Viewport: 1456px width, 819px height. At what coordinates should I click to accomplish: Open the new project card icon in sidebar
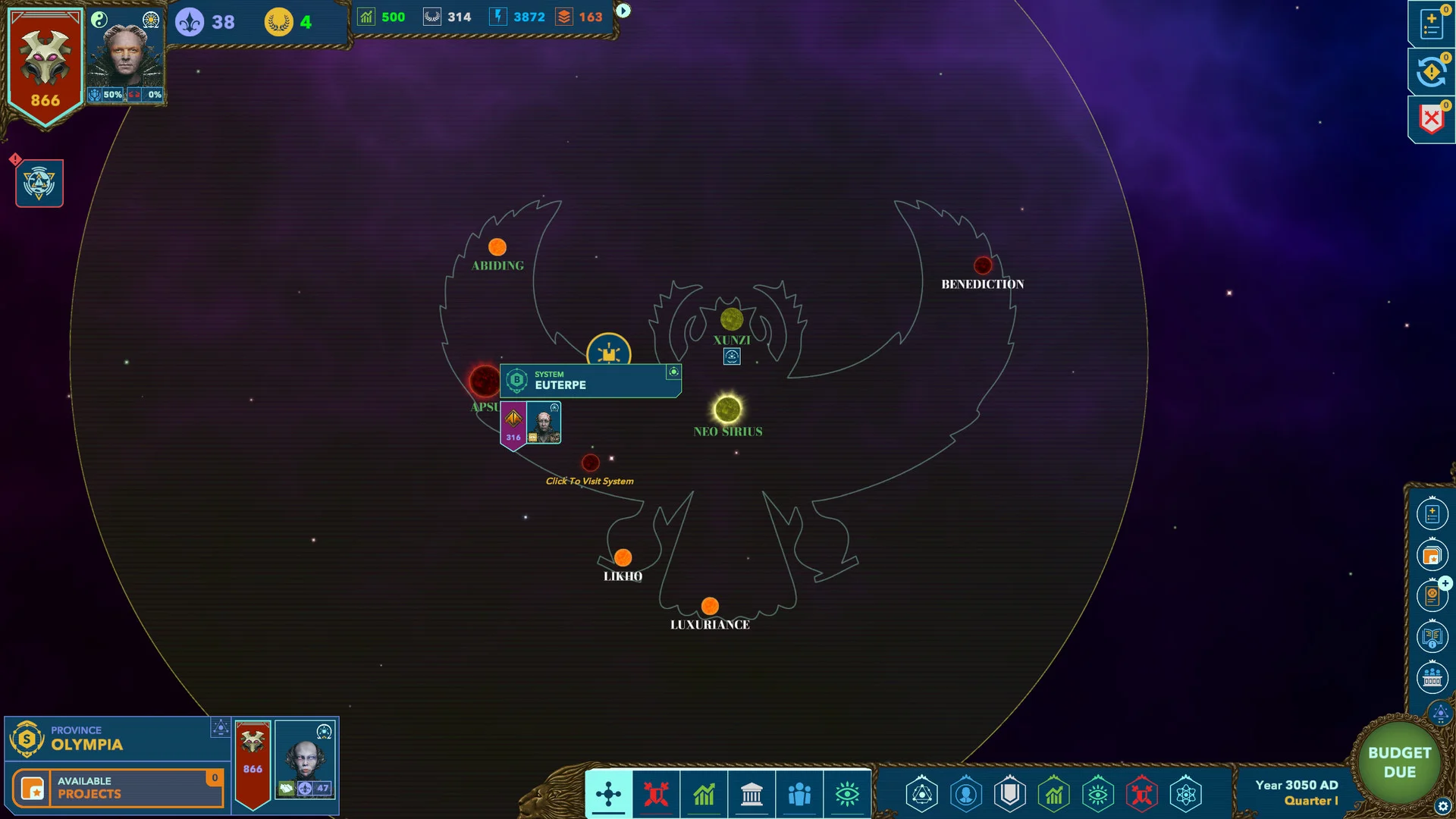pos(1432,513)
